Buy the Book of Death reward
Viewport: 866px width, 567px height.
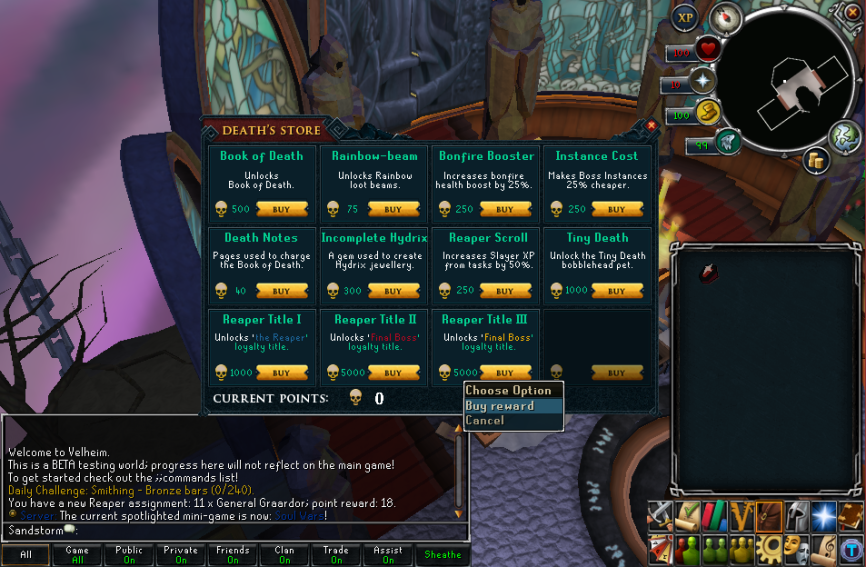click(x=281, y=210)
